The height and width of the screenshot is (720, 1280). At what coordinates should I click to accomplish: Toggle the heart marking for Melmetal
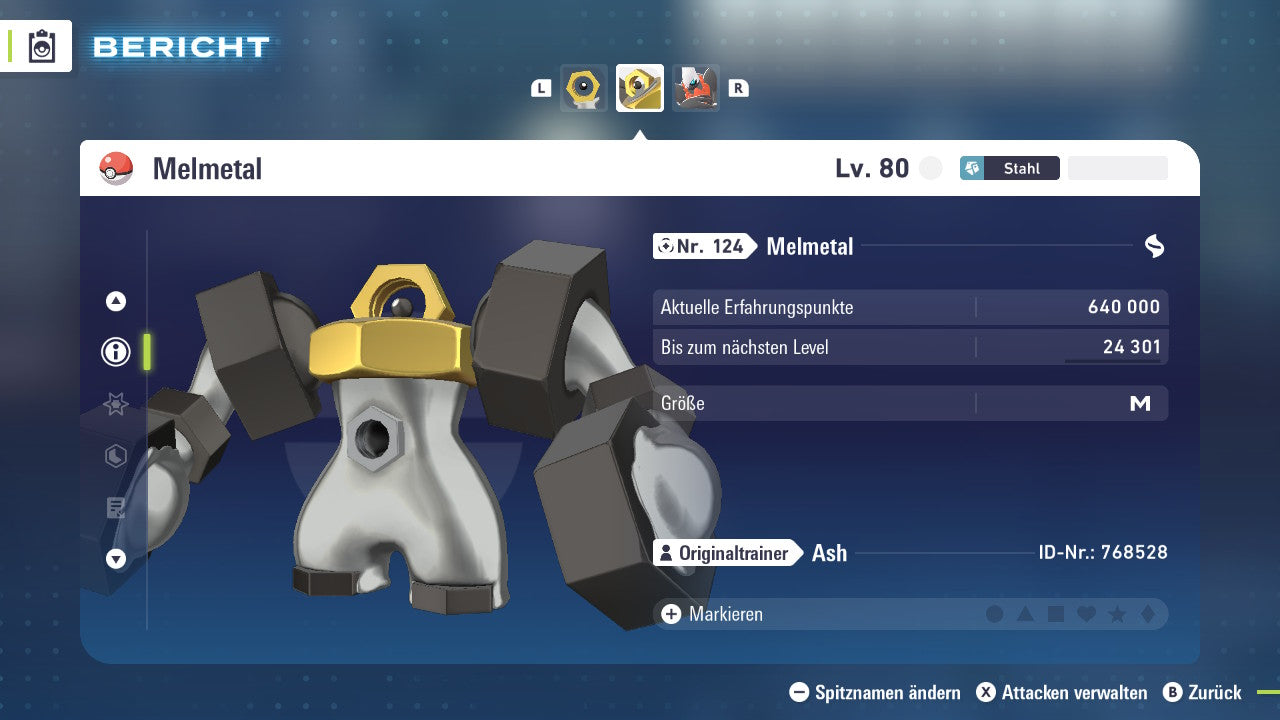pos(1089,614)
